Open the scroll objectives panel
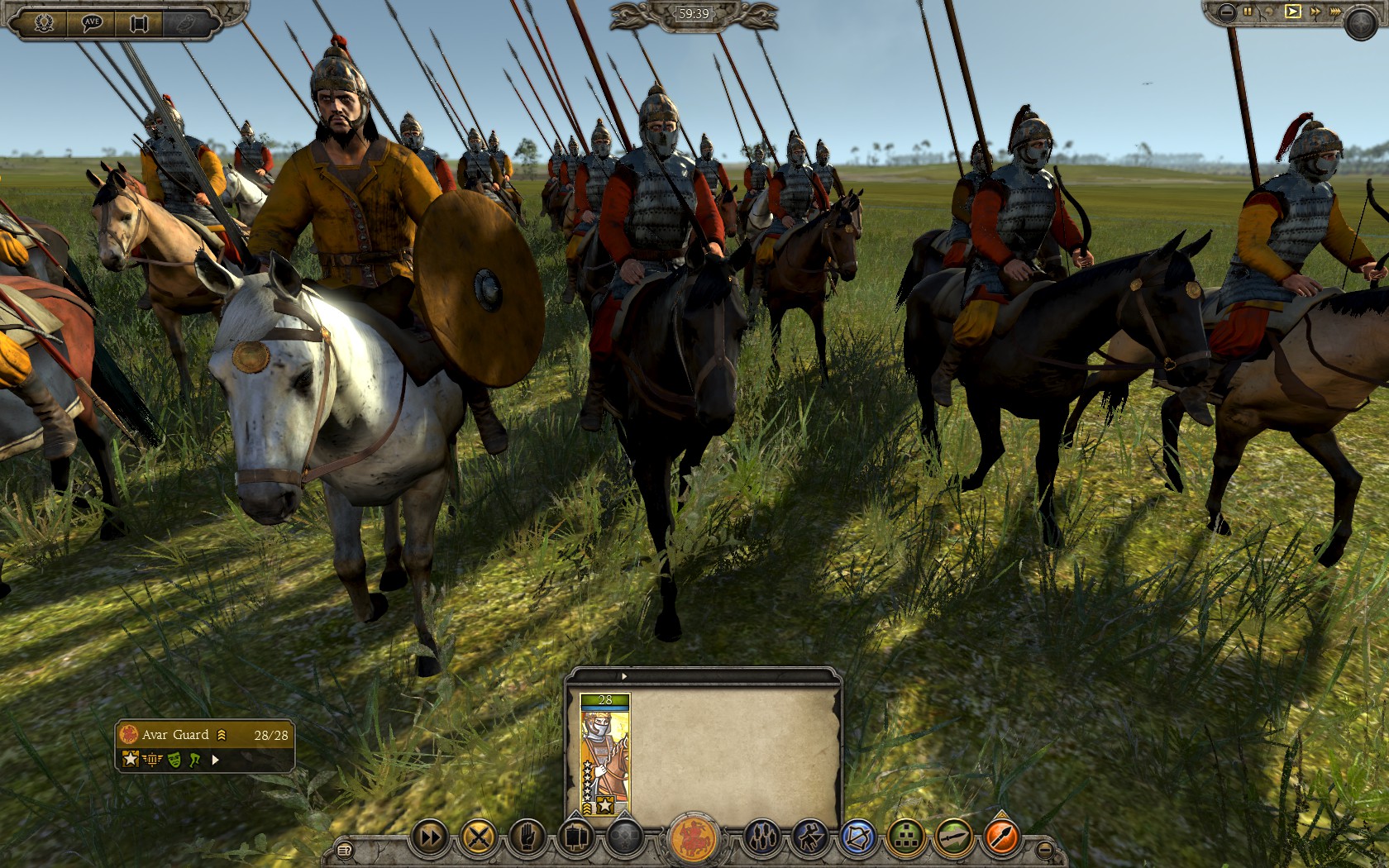This screenshot has width=1389, height=868. click(x=138, y=22)
